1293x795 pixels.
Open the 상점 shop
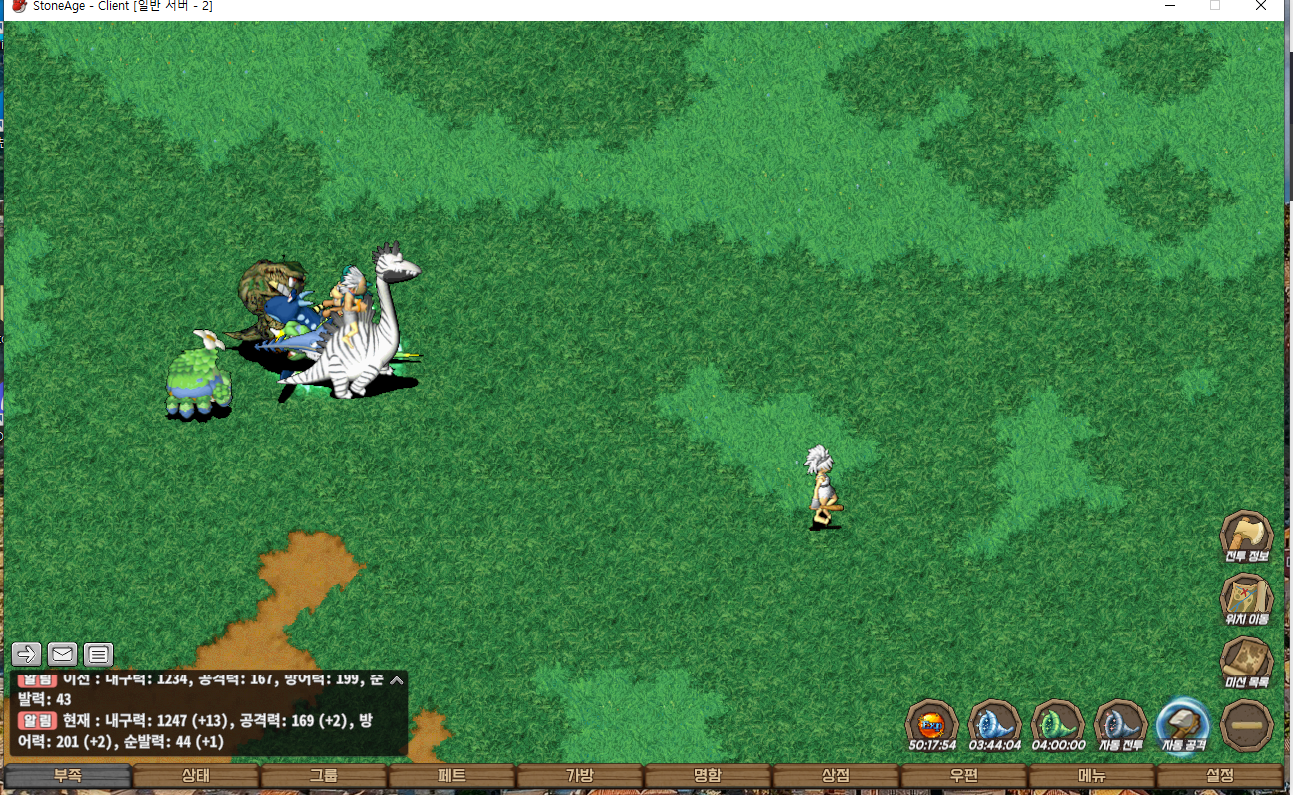coord(836,776)
